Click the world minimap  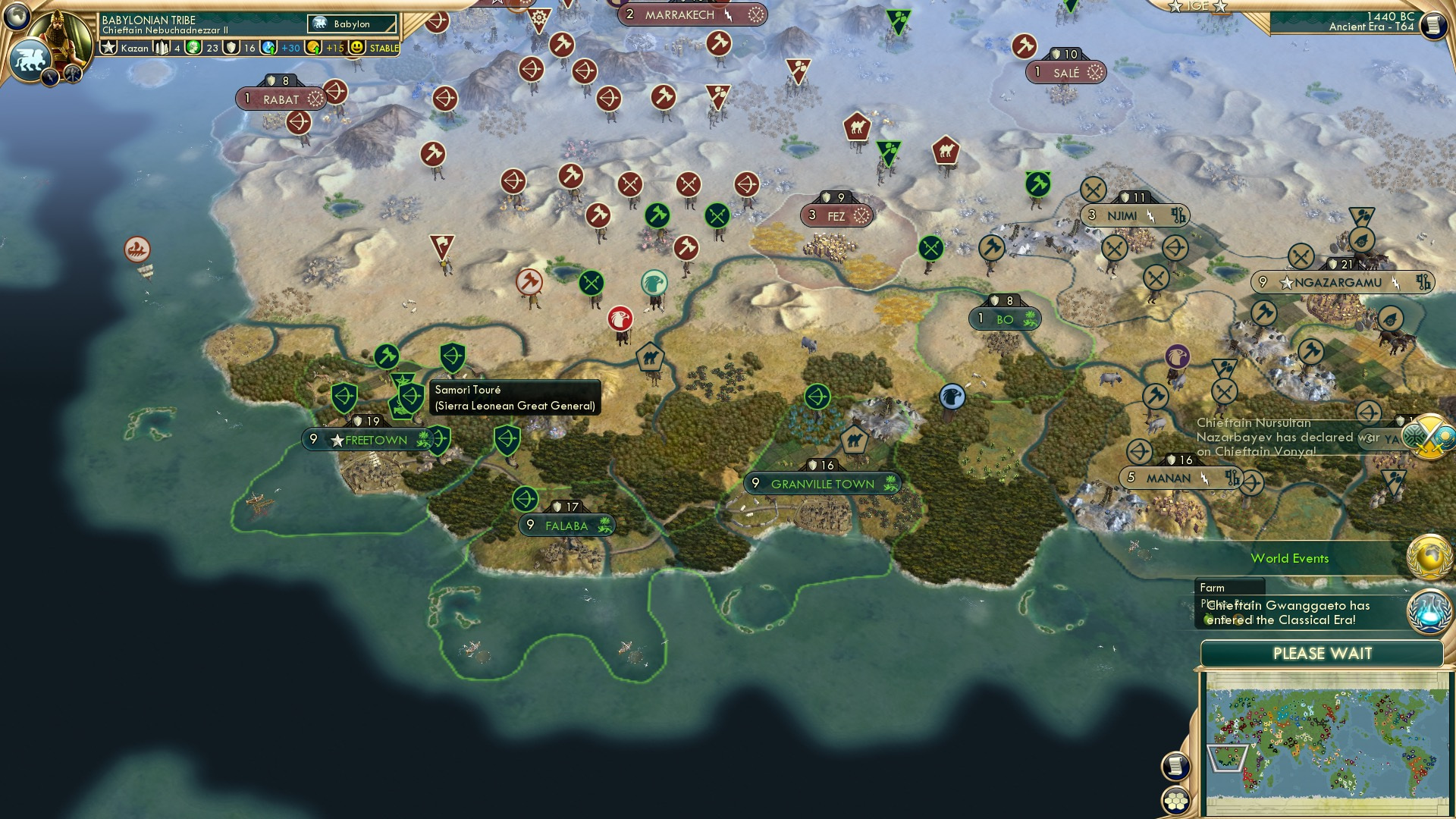pos(1326,743)
